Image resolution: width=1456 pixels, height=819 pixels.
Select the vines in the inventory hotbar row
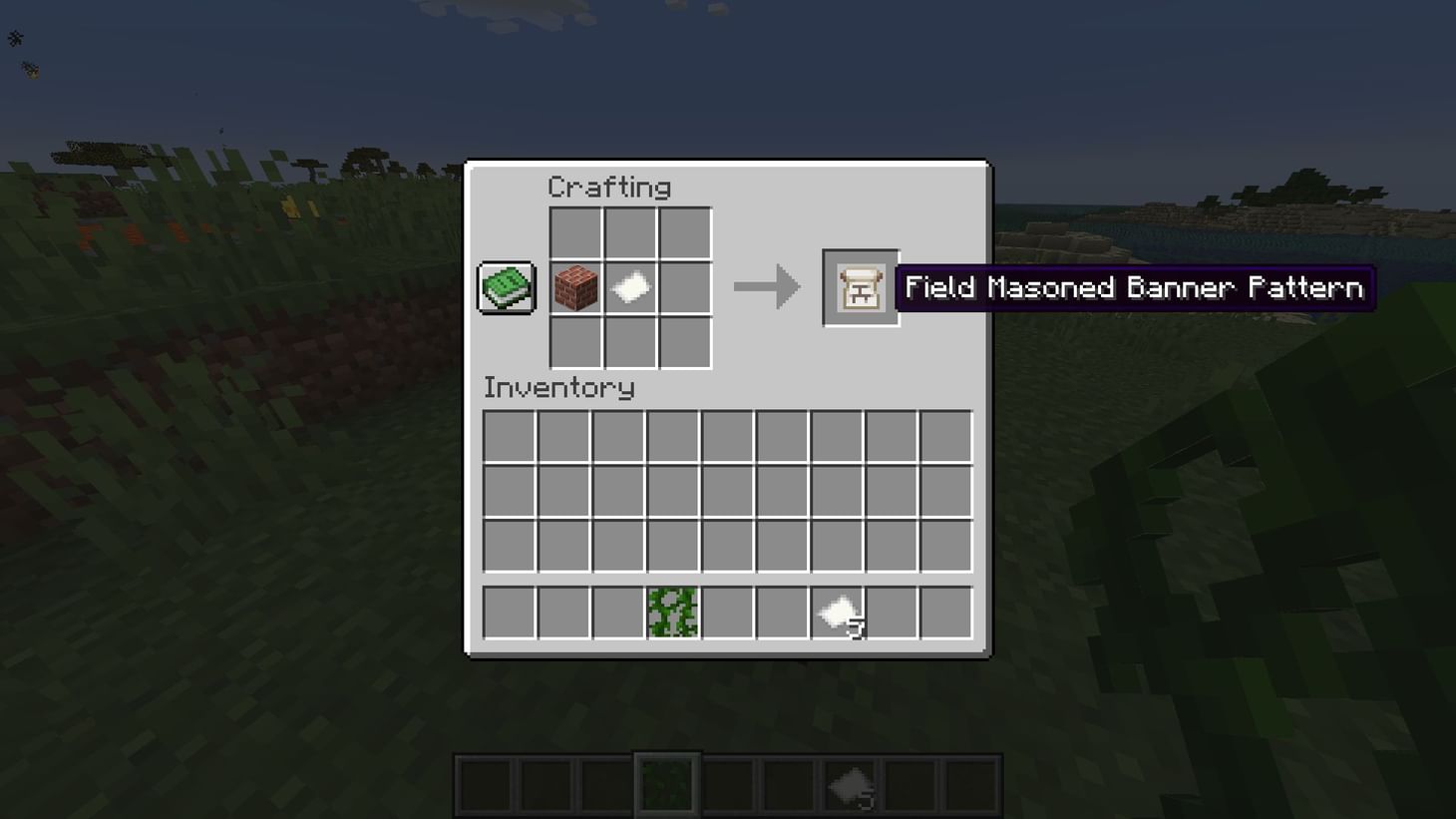point(671,613)
